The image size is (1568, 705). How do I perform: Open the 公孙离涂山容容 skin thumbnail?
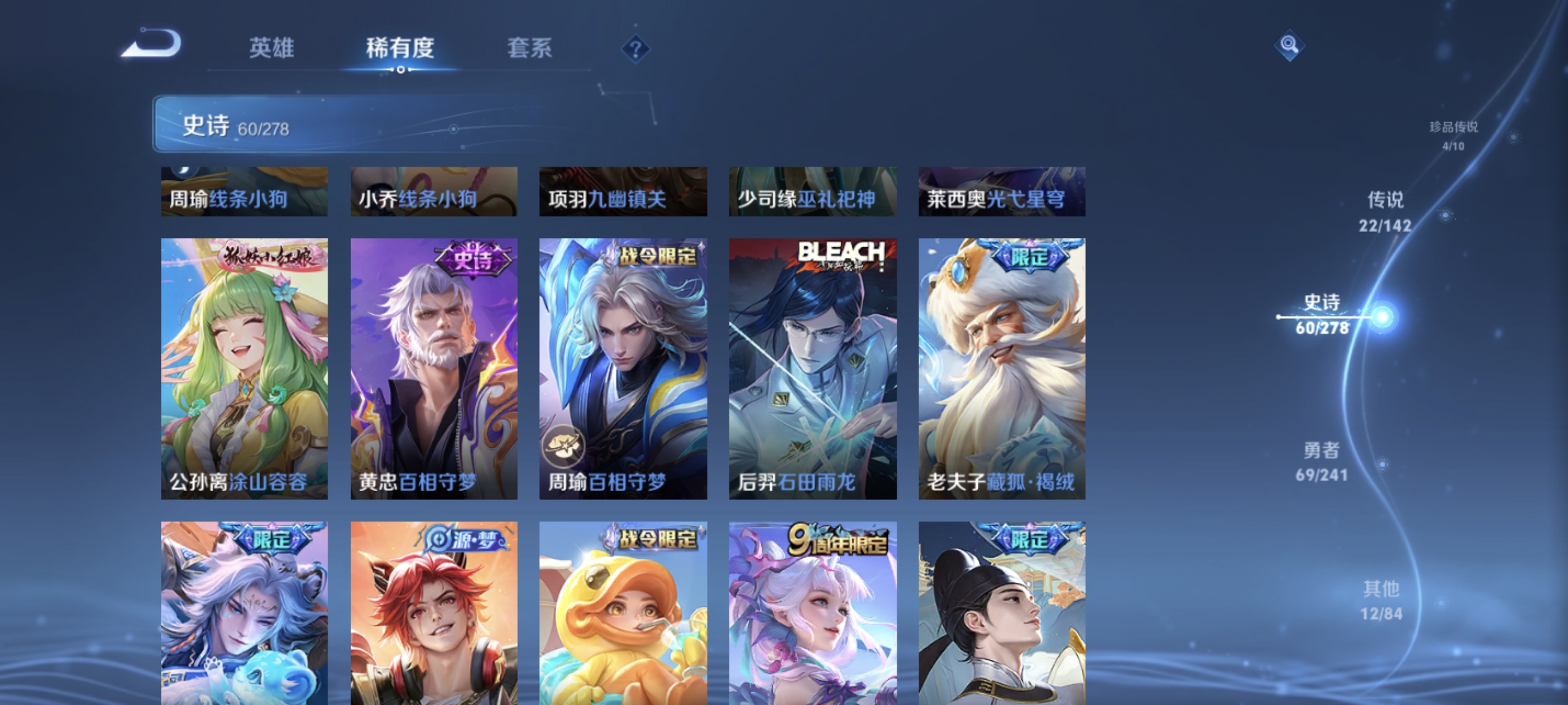click(x=244, y=365)
